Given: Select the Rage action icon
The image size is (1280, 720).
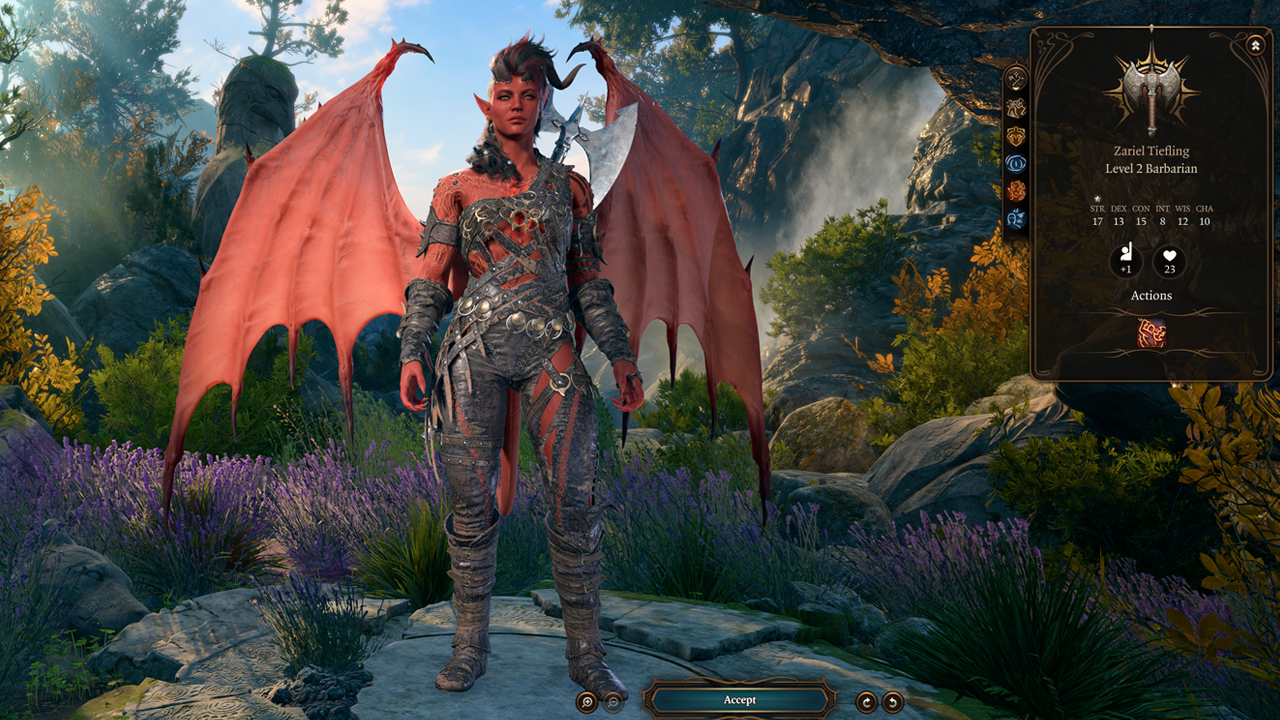Looking at the screenshot, I should [x=1151, y=333].
